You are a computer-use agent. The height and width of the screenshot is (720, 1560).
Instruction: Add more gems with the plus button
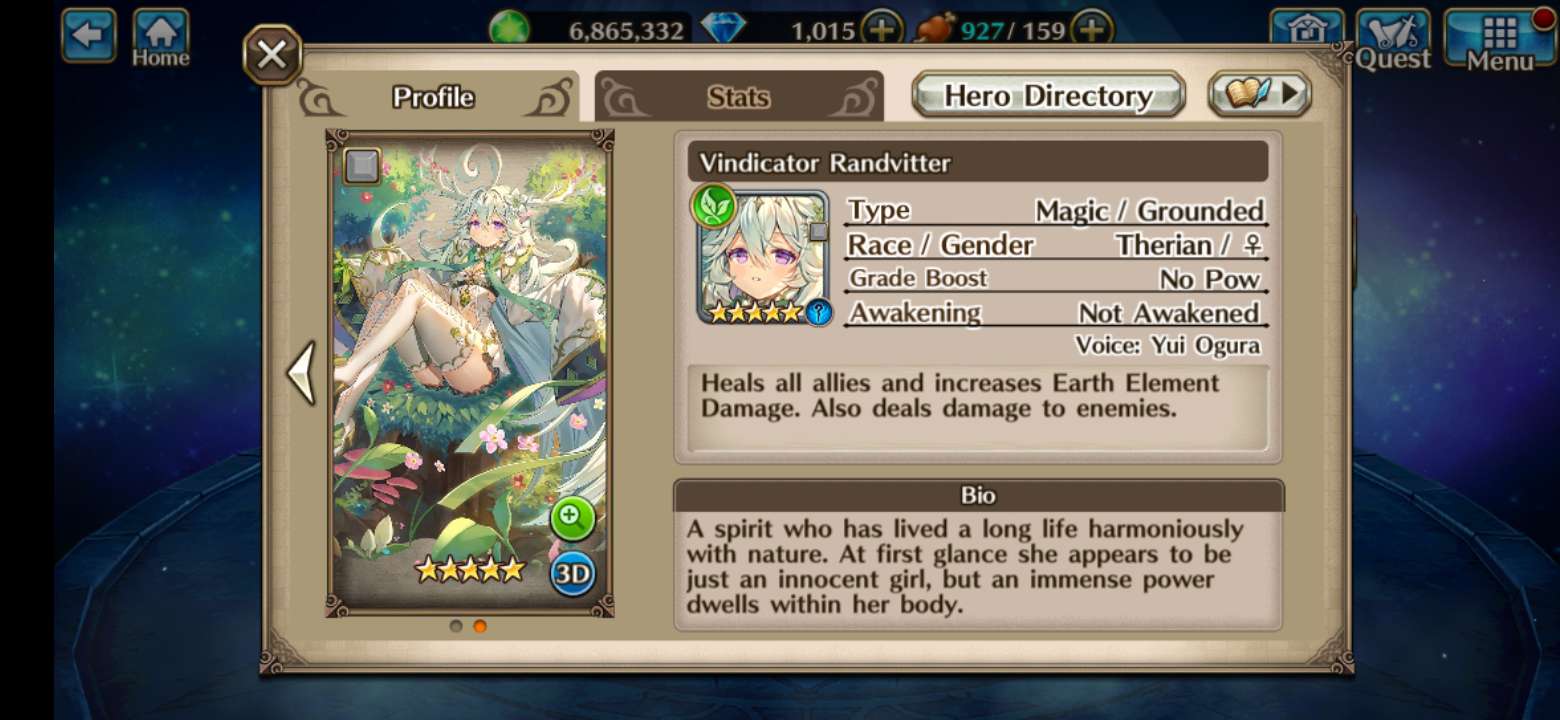(881, 30)
